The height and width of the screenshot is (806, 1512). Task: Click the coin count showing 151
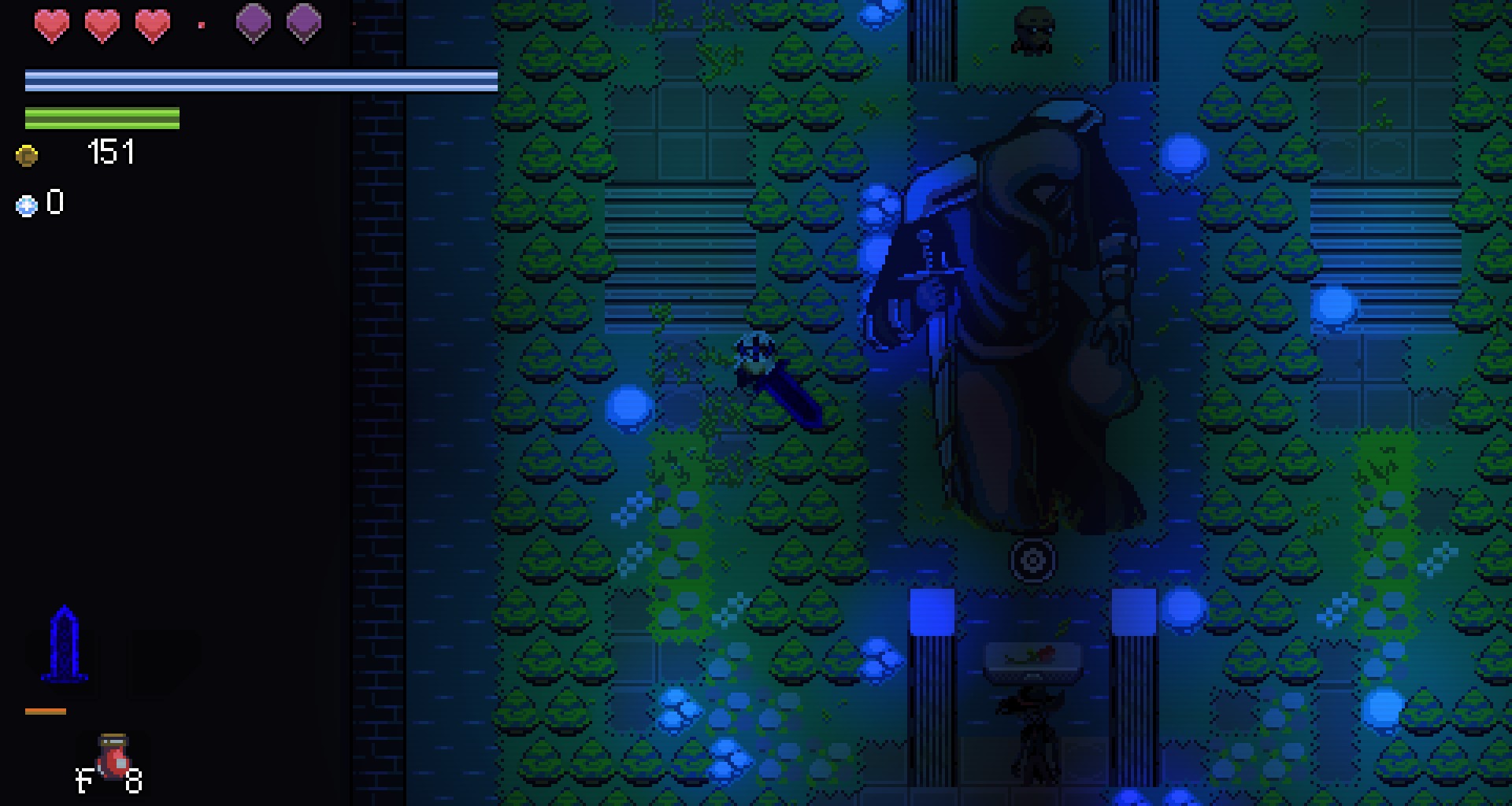point(110,152)
